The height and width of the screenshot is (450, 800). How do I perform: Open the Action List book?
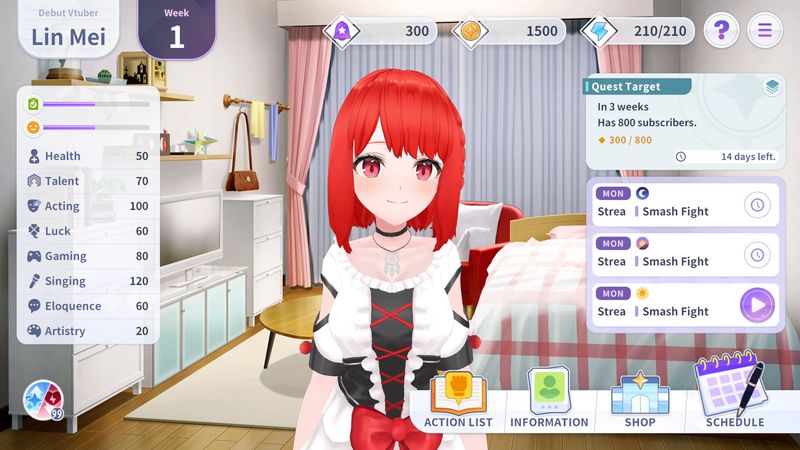[x=458, y=400]
